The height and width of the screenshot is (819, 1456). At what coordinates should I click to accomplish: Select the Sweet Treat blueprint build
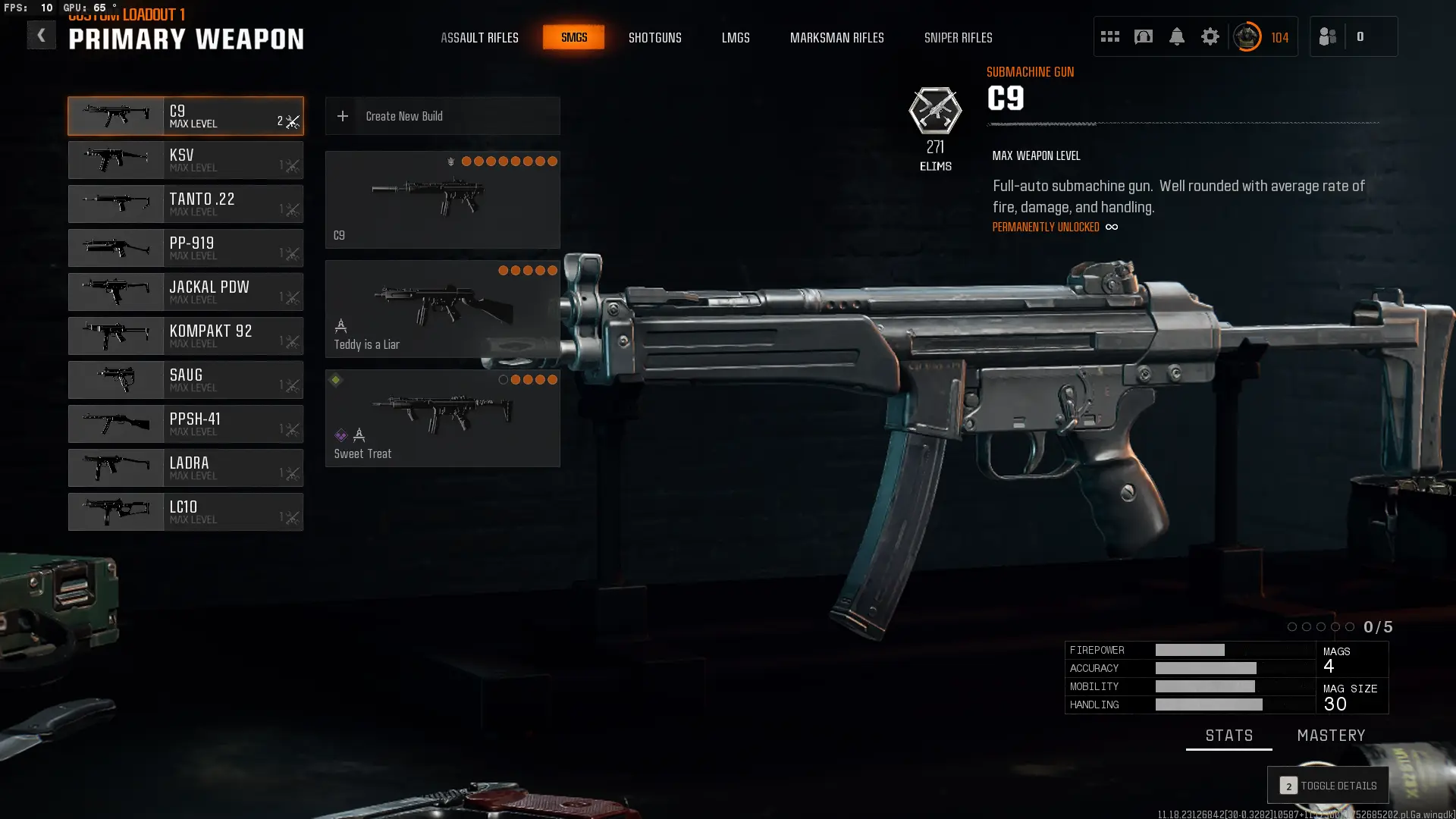[x=442, y=418]
